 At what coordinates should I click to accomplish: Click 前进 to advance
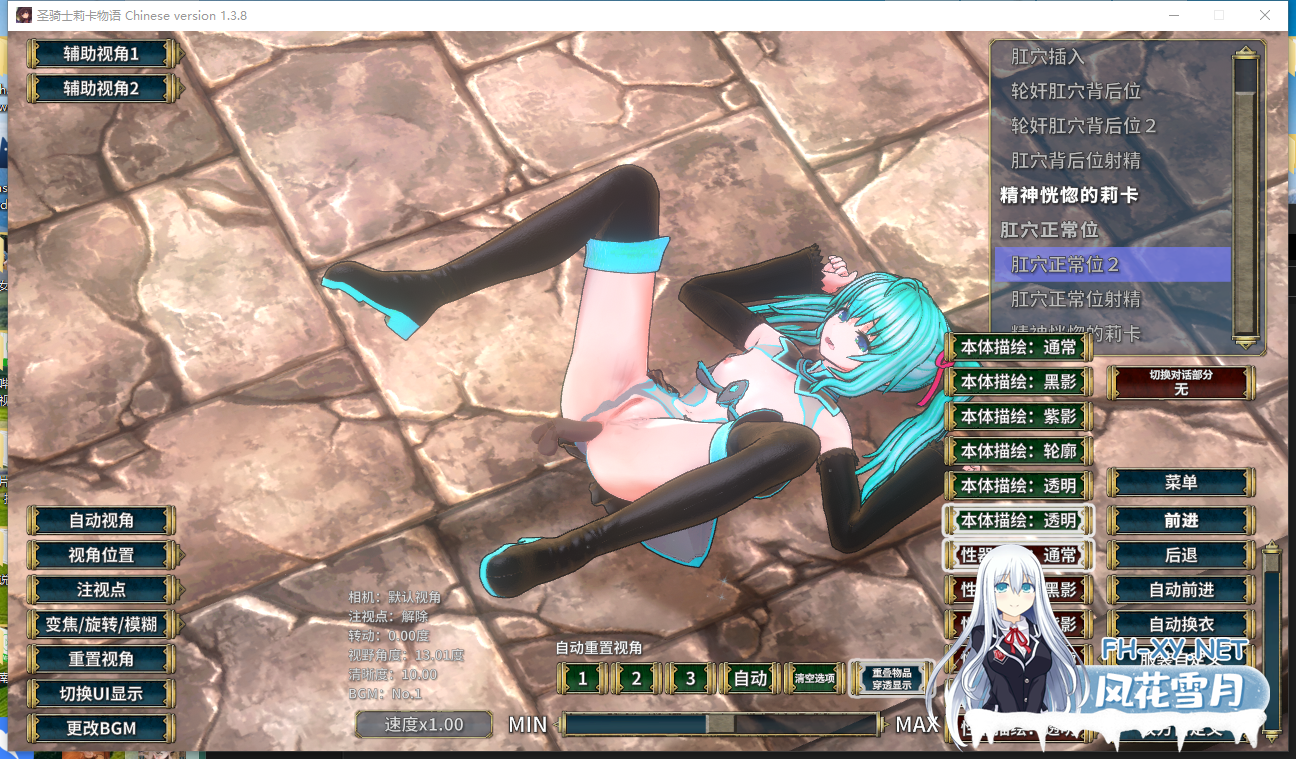click(1181, 521)
